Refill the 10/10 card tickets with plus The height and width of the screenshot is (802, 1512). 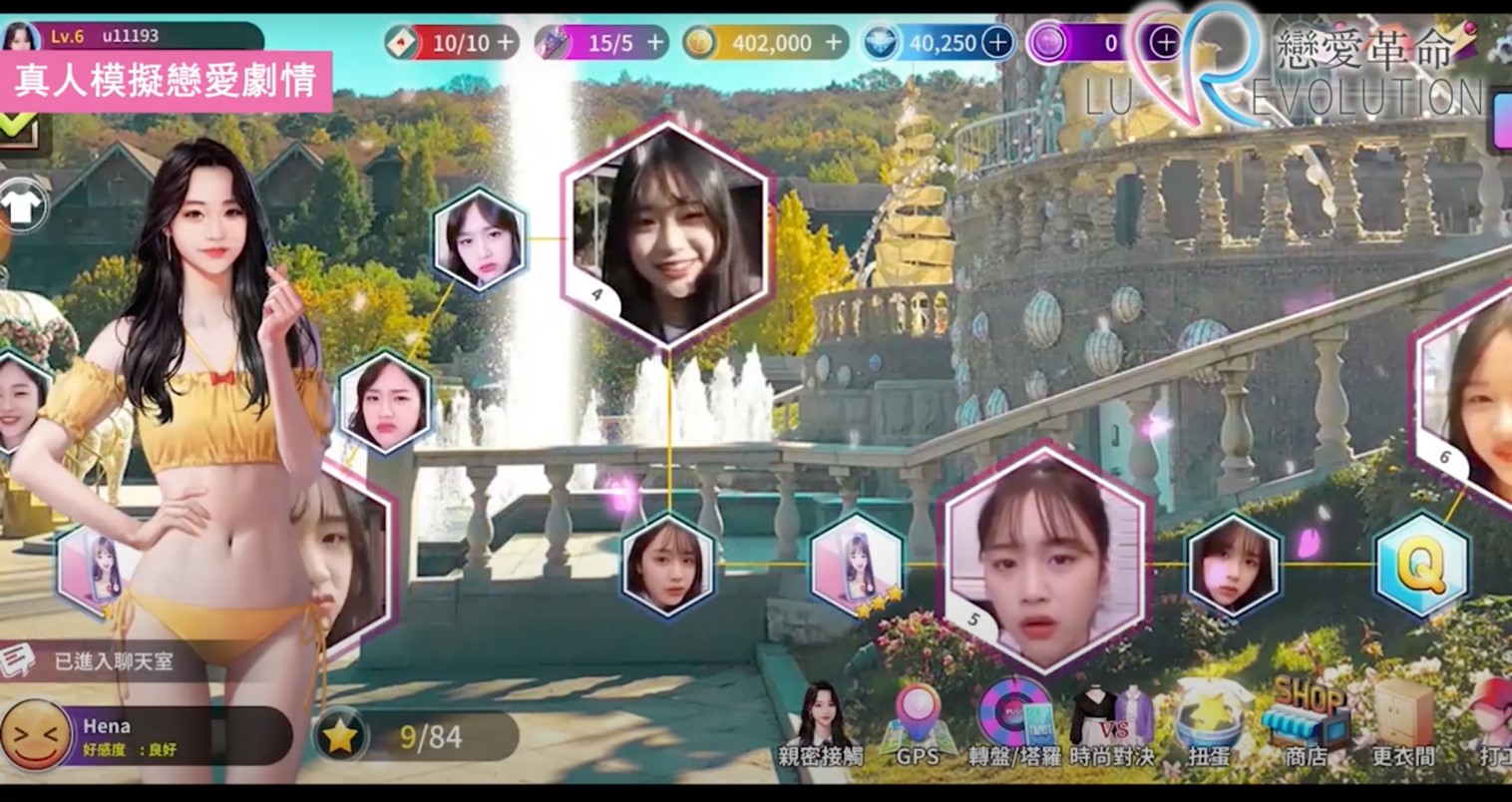click(x=507, y=43)
